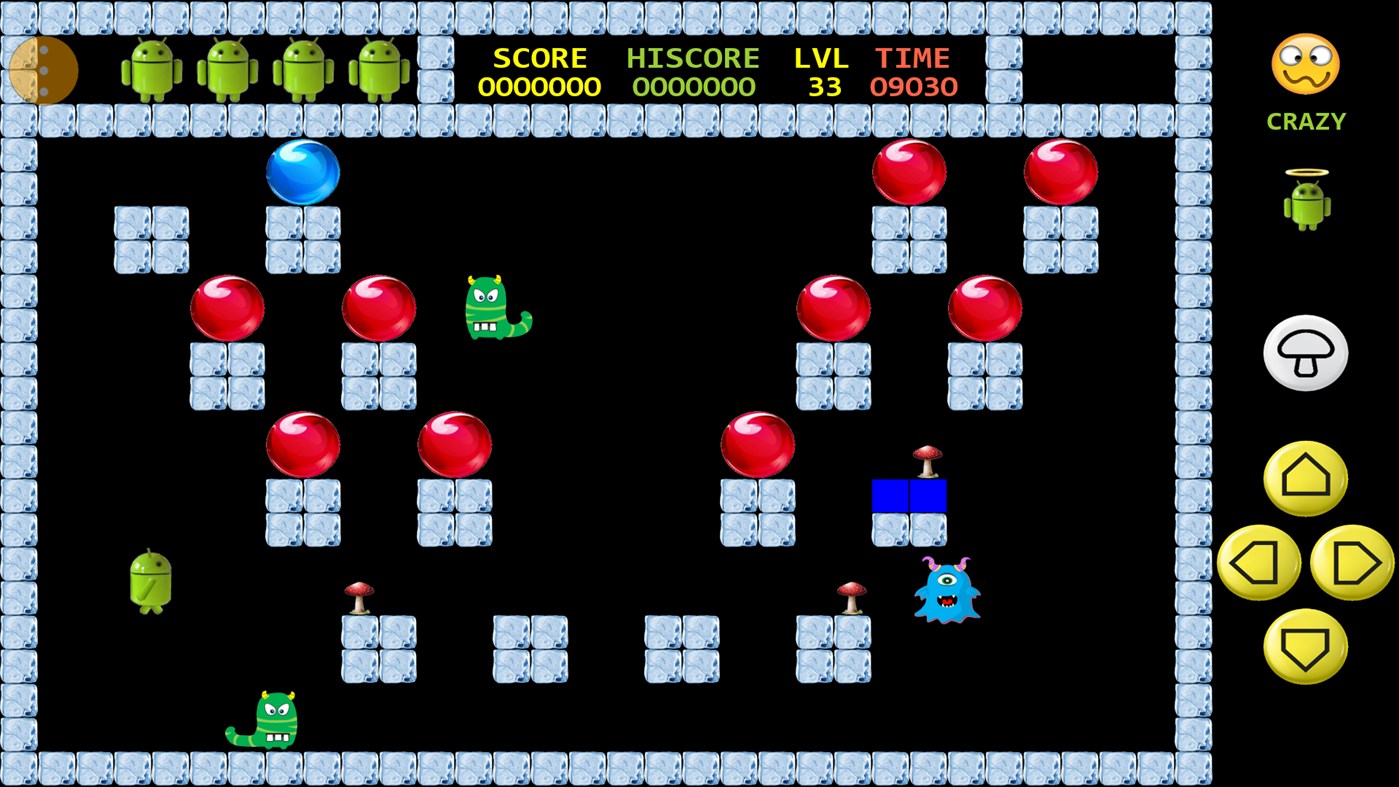Click the wooden coin icon top-left

(44, 72)
